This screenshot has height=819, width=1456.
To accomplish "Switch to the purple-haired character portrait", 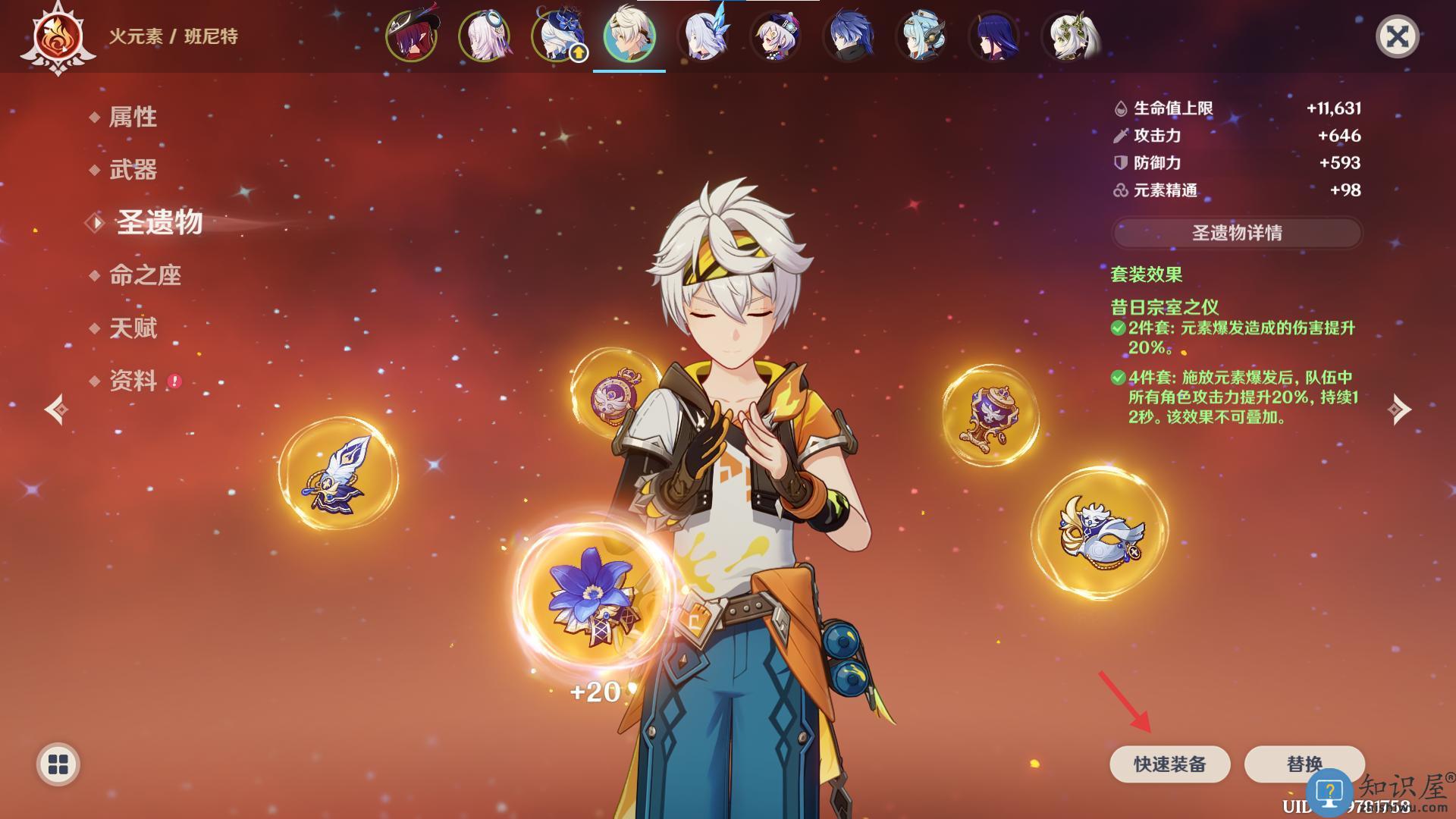I will click(x=993, y=36).
